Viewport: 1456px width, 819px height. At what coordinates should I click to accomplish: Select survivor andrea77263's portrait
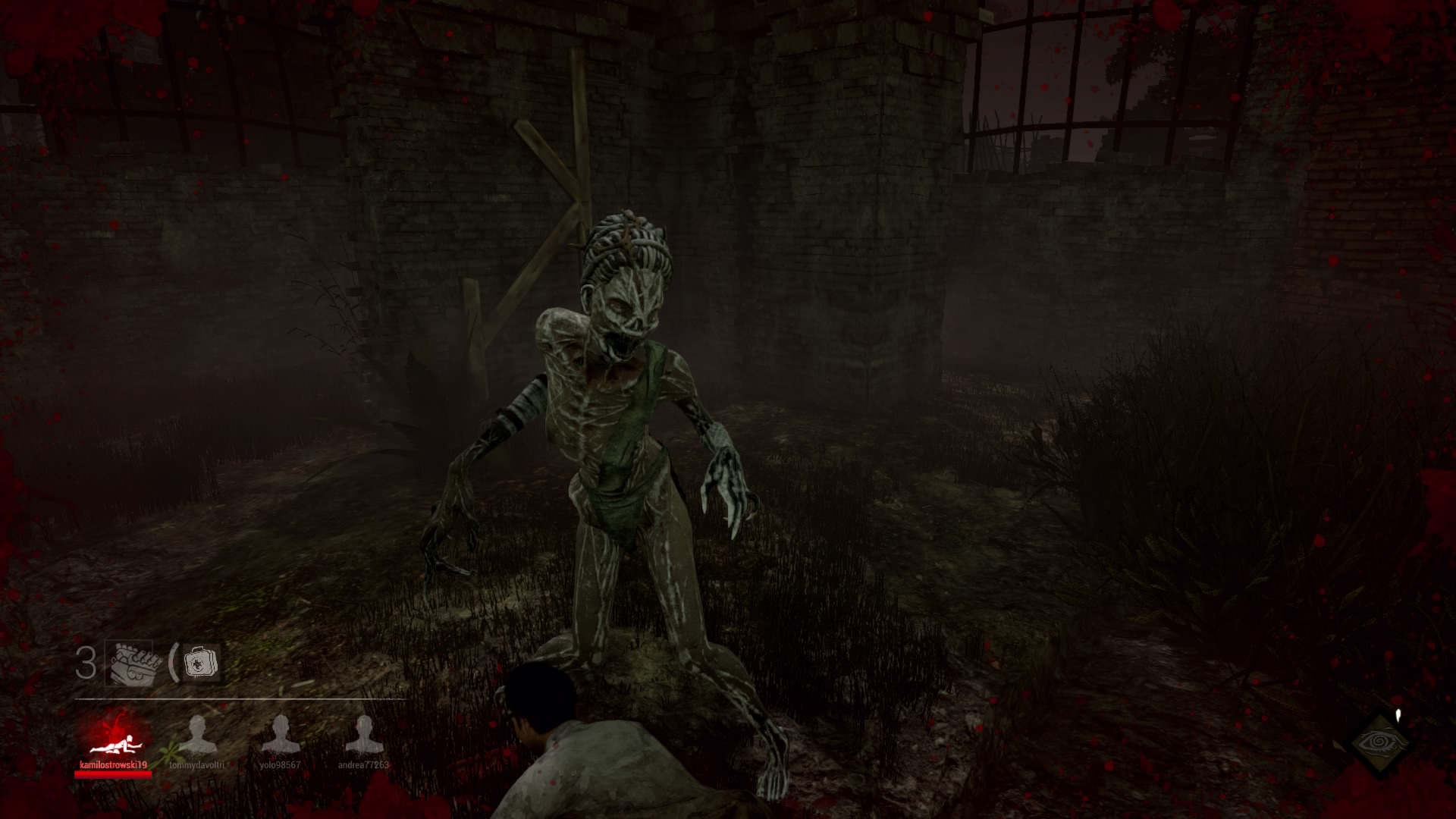click(364, 736)
